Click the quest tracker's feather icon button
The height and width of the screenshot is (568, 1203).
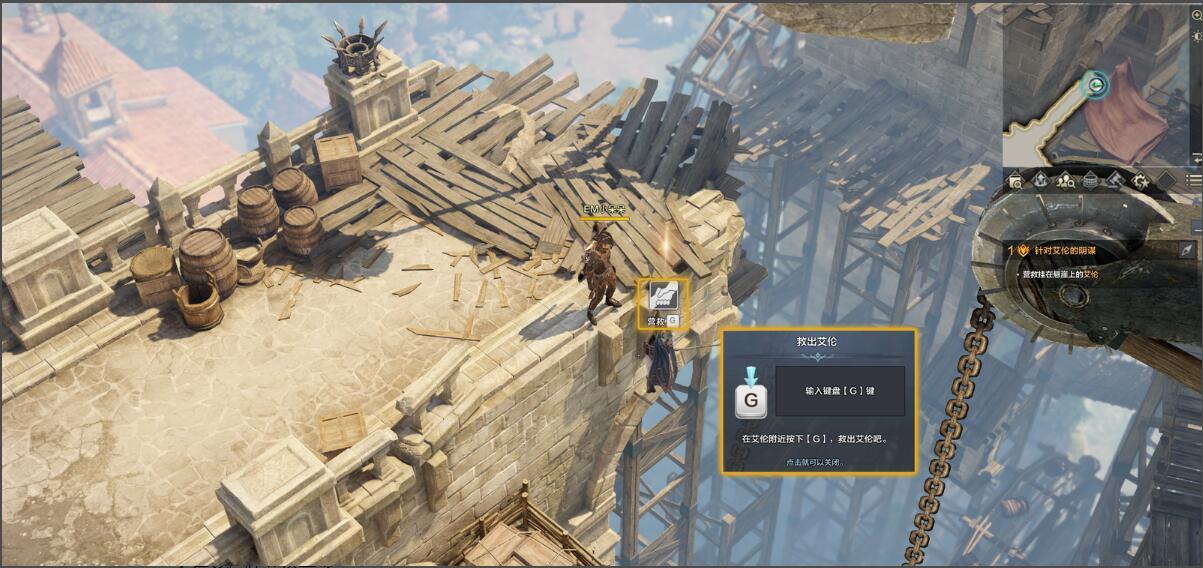click(x=1187, y=250)
